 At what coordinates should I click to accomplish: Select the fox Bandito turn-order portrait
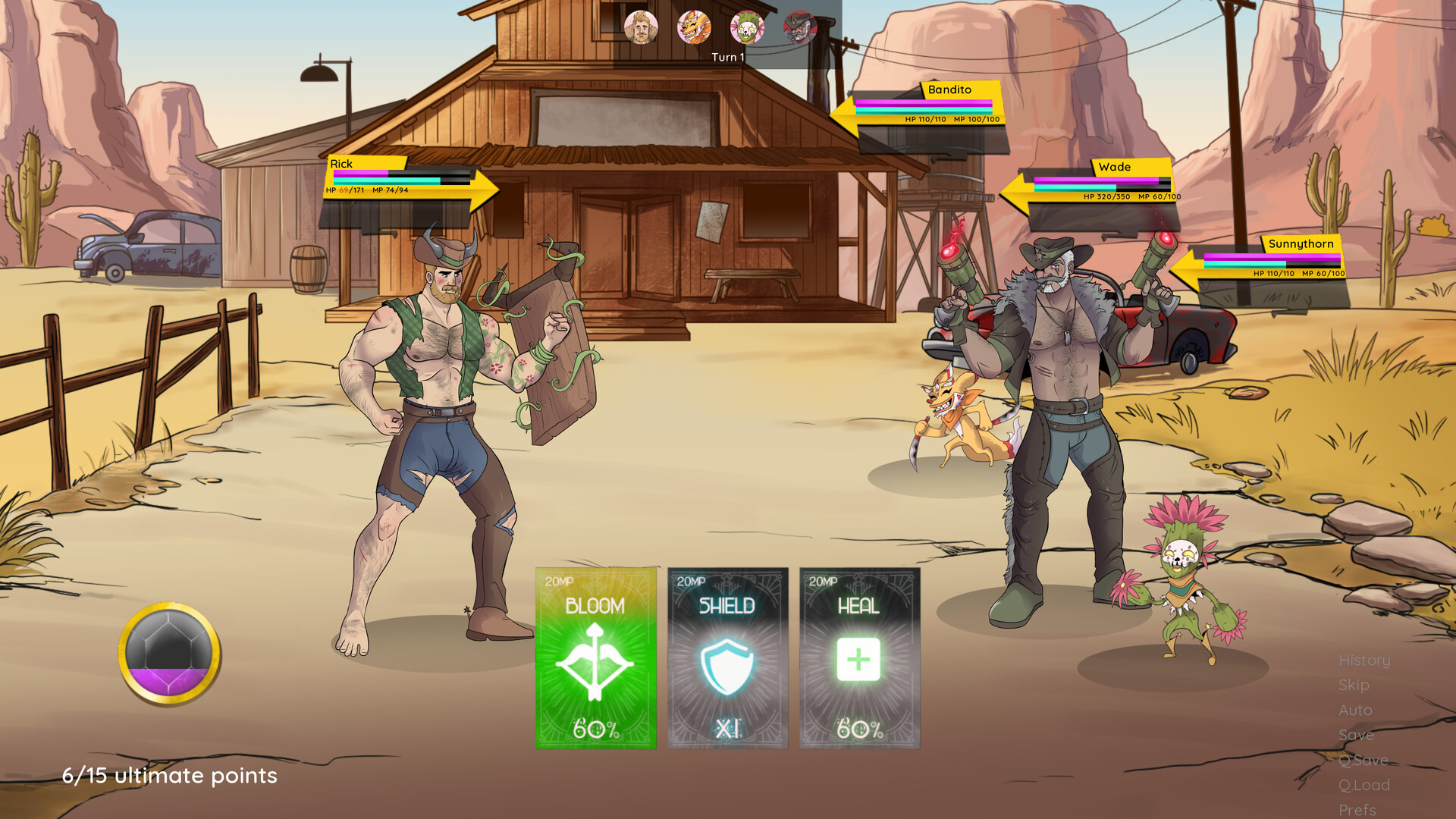[695, 28]
